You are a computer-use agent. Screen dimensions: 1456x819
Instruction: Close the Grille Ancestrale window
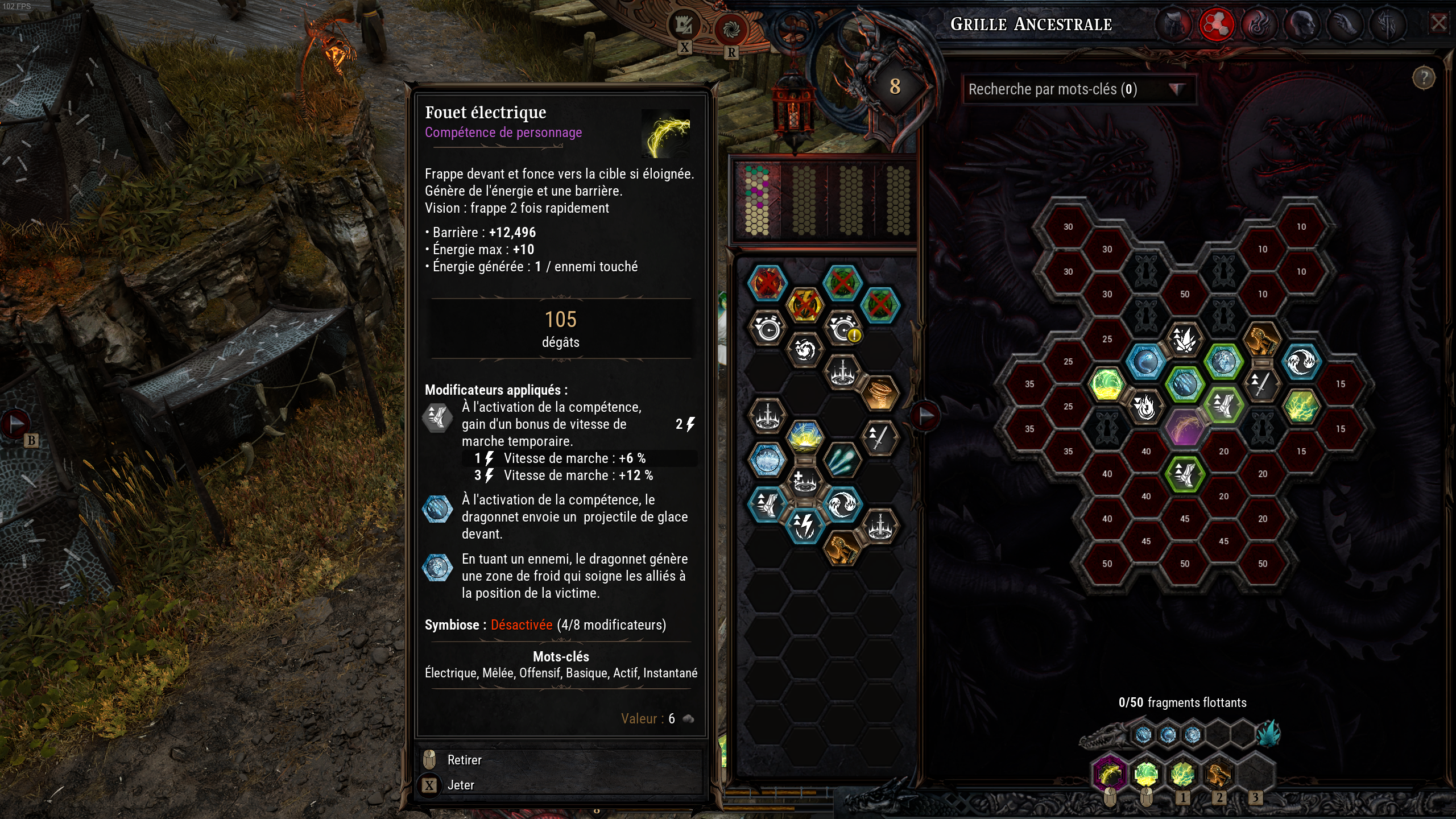(1438, 24)
